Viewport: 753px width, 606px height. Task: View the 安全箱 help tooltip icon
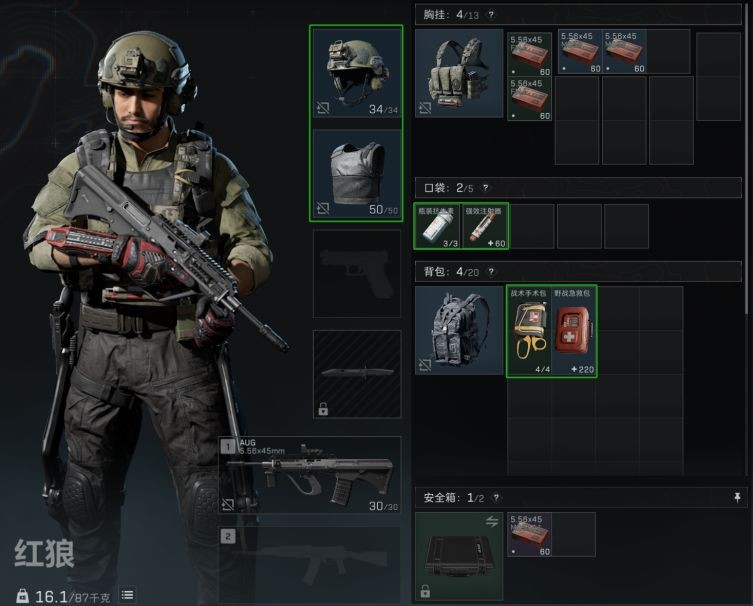pos(496,497)
